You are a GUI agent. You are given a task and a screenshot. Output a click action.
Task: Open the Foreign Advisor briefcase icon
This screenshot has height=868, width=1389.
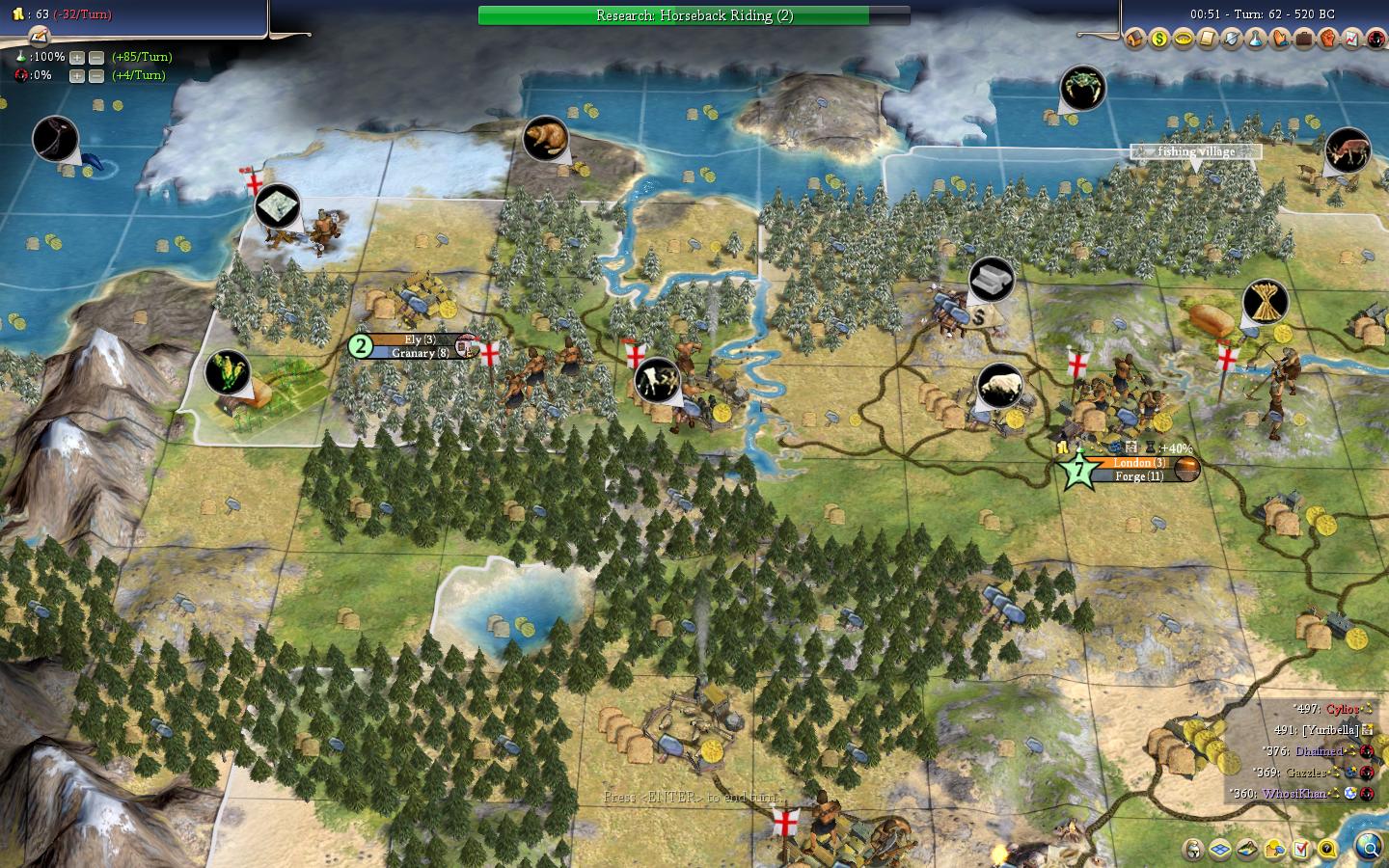tap(1304, 40)
